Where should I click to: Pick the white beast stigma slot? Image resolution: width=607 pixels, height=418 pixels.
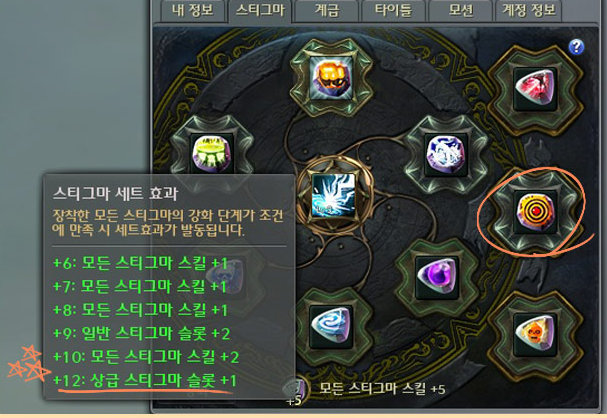tap(440, 154)
